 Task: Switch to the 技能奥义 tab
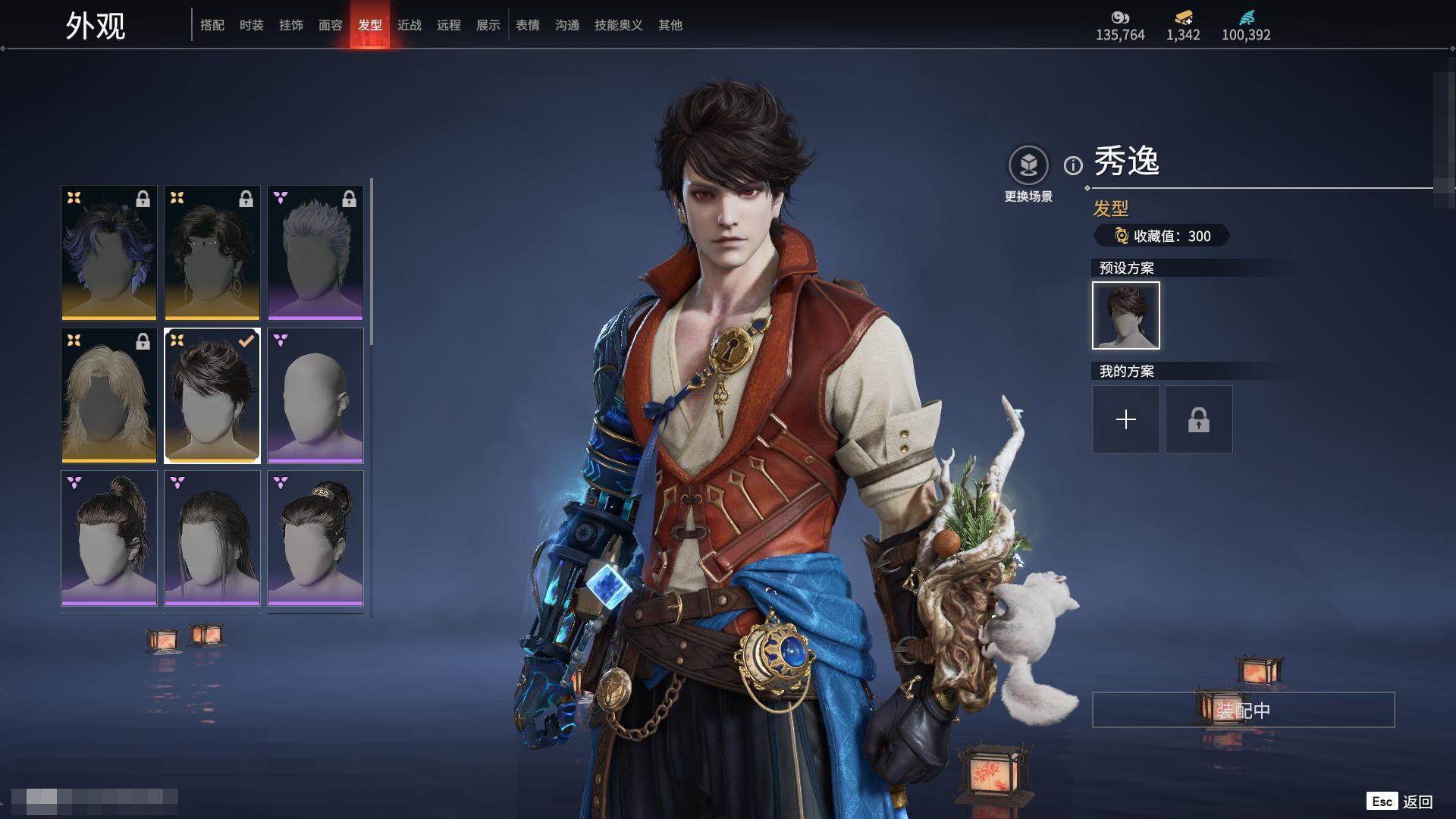[x=619, y=25]
